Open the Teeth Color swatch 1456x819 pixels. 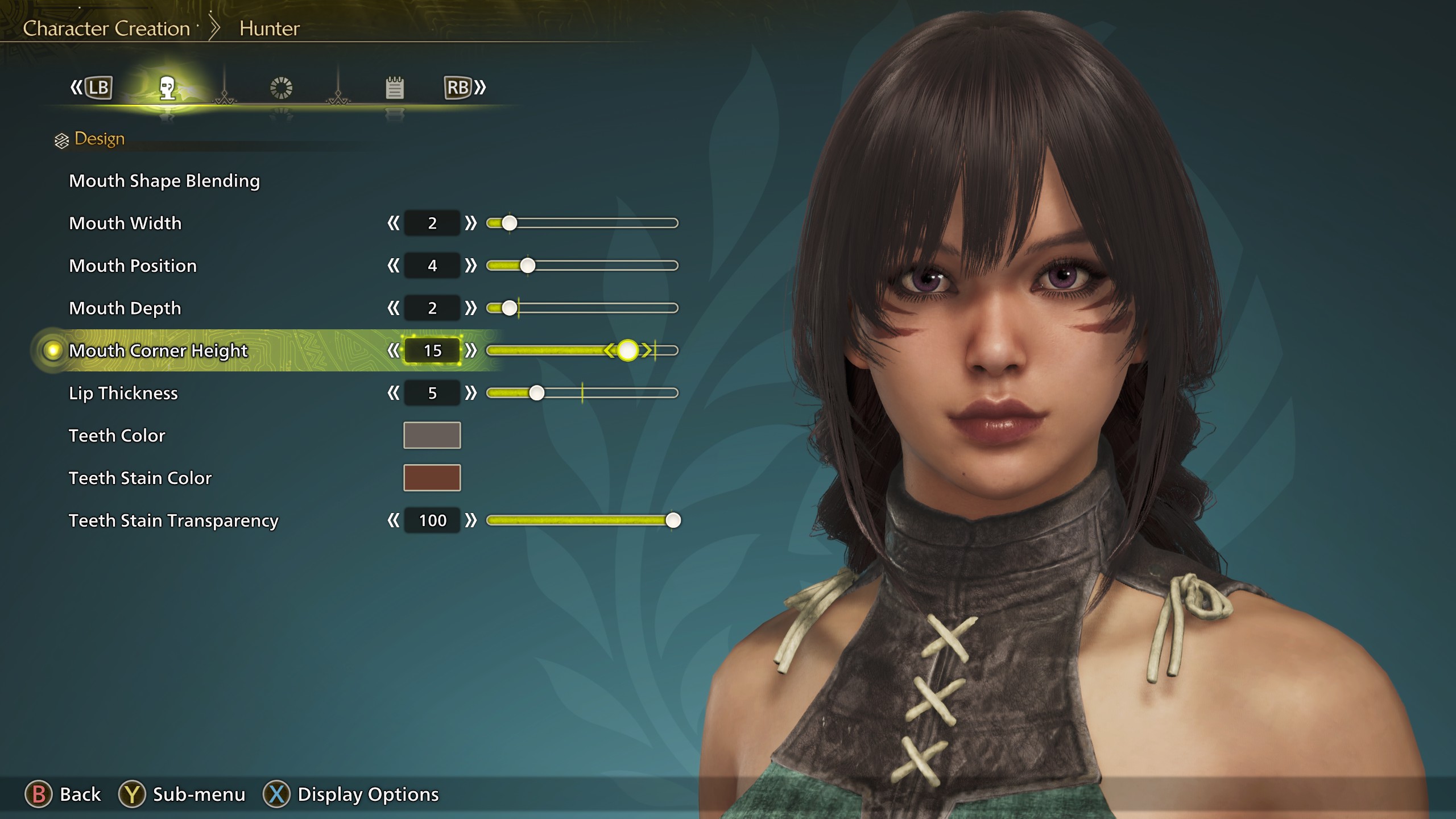coord(432,435)
